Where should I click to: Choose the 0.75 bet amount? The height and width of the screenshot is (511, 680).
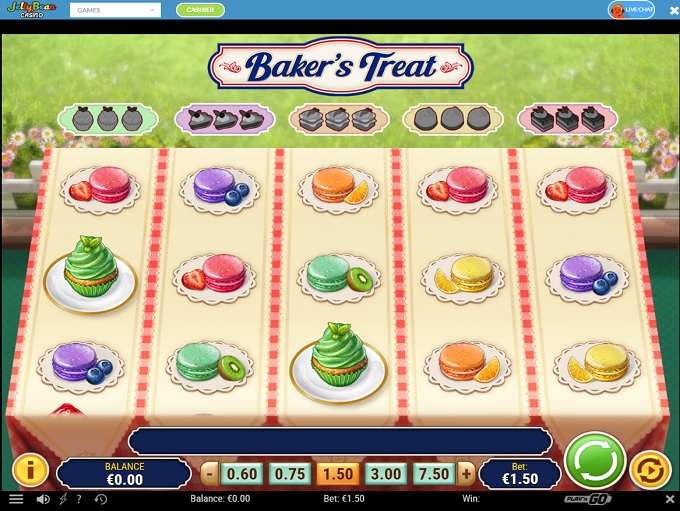[x=291, y=474]
